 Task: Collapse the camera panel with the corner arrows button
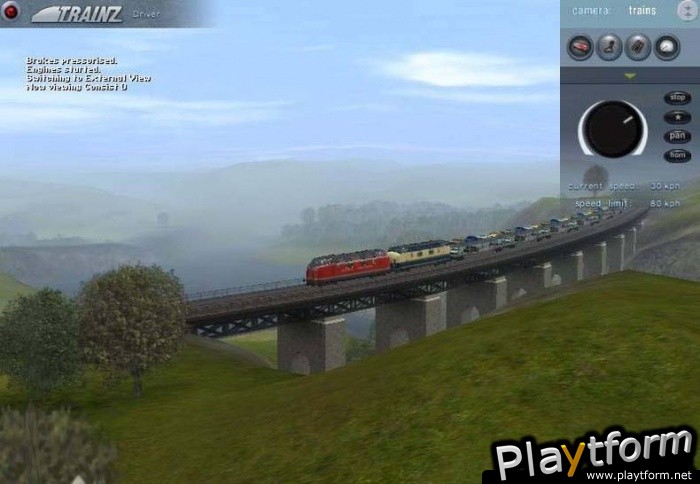point(687,10)
